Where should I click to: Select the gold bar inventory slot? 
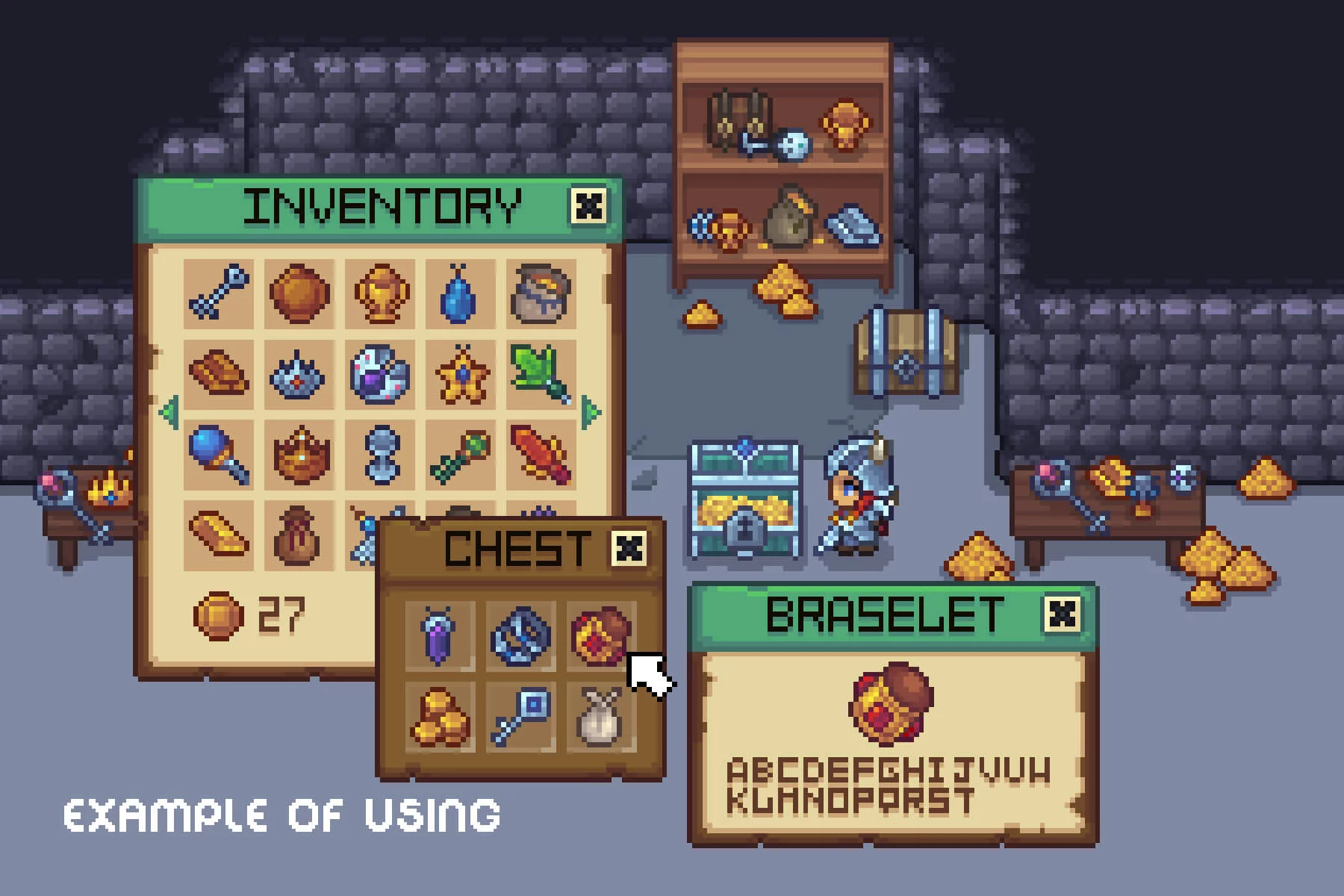pos(218,534)
